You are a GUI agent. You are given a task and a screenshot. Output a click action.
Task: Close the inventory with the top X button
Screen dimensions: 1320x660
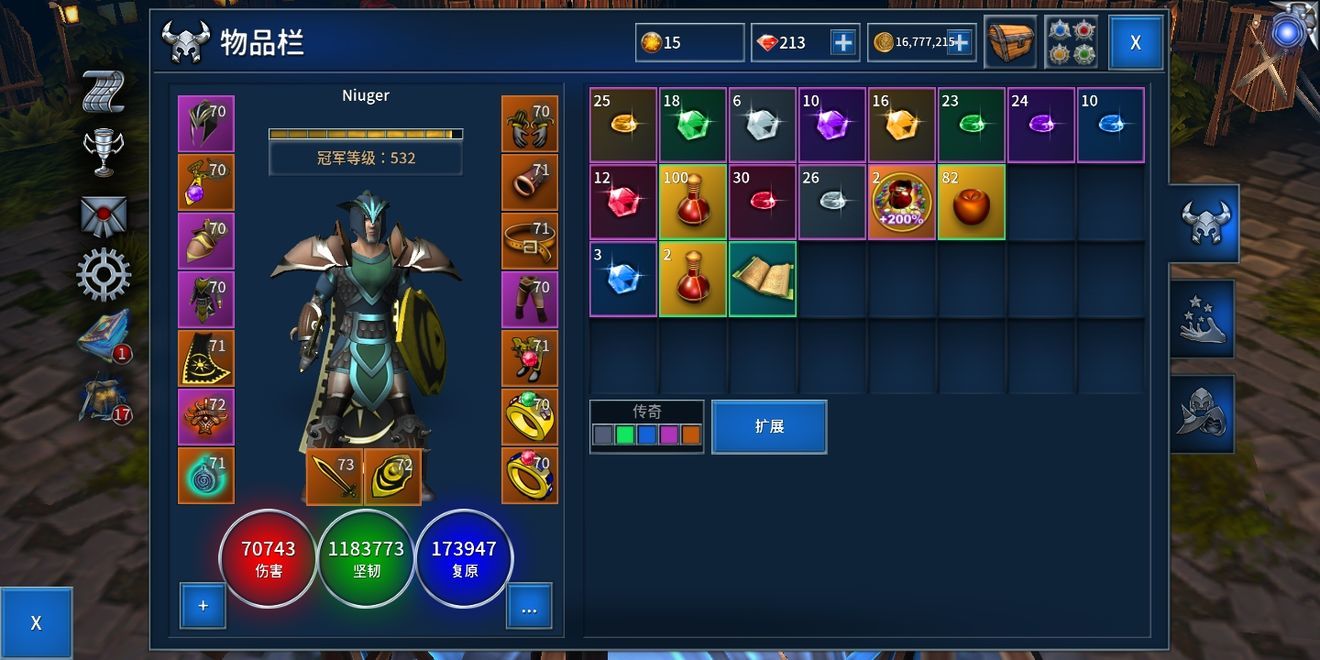pyautogui.click(x=1135, y=43)
